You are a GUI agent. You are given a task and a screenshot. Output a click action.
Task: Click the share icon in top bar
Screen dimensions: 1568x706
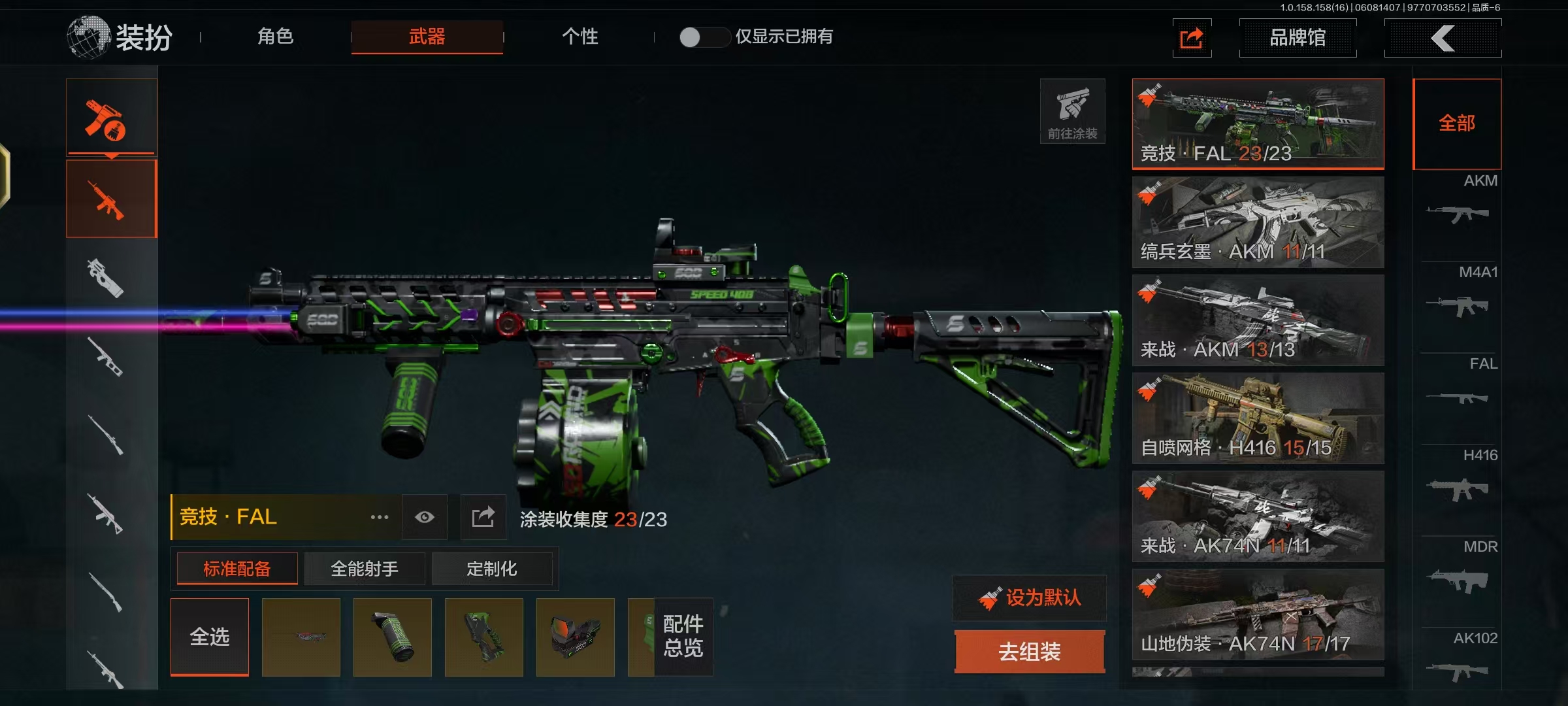[x=1192, y=38]
